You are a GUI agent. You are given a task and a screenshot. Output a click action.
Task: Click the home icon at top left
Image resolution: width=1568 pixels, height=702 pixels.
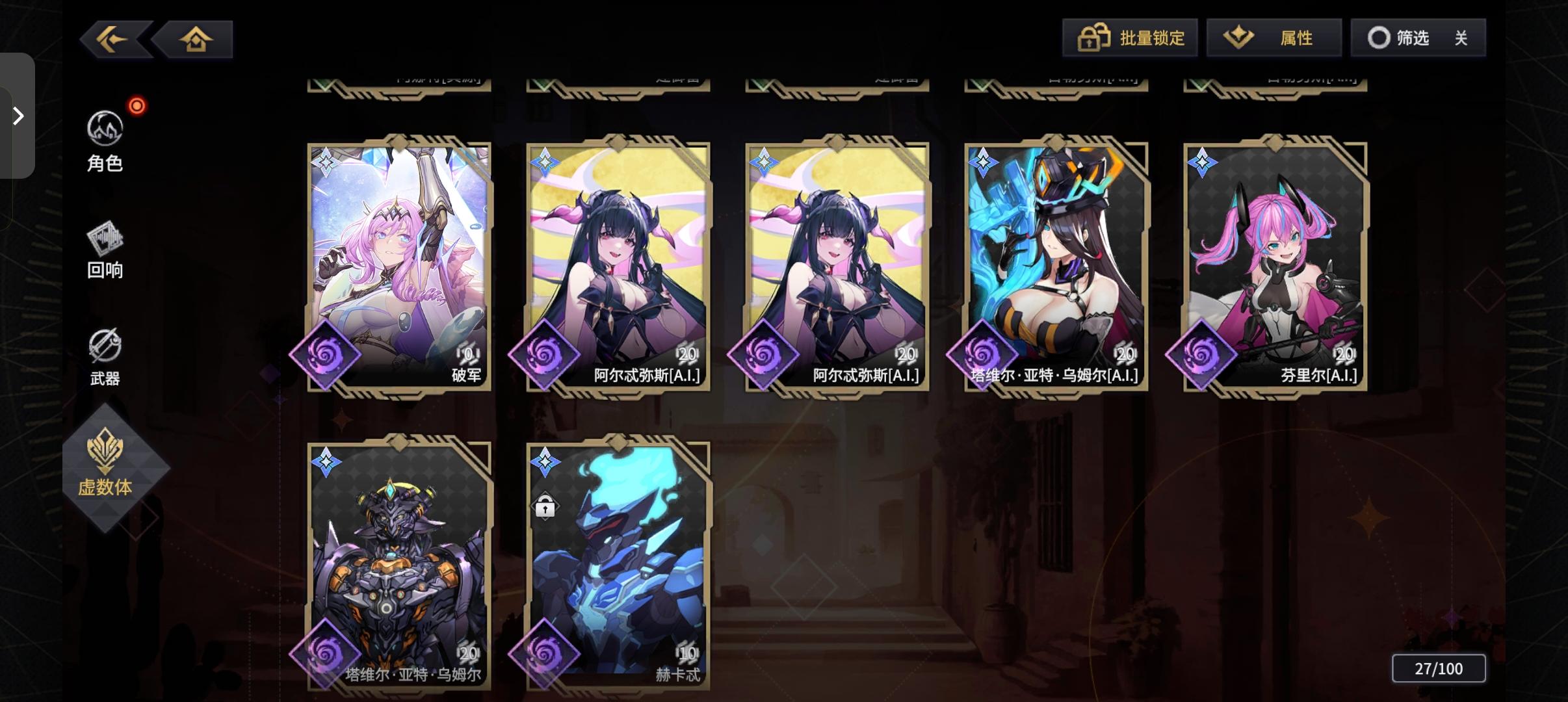click(194, 38)
